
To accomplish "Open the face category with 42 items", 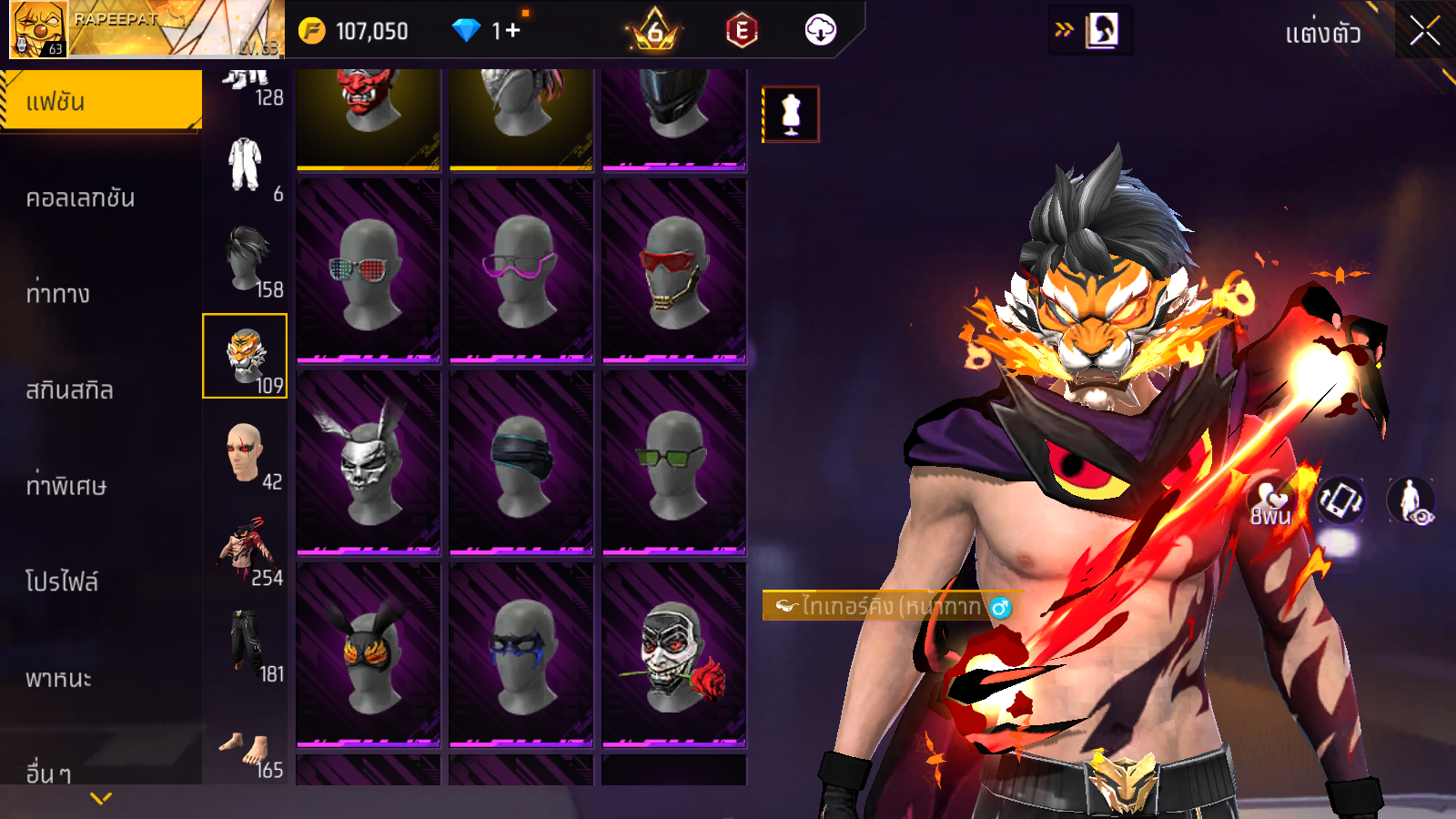I will [x=245, y=452].
